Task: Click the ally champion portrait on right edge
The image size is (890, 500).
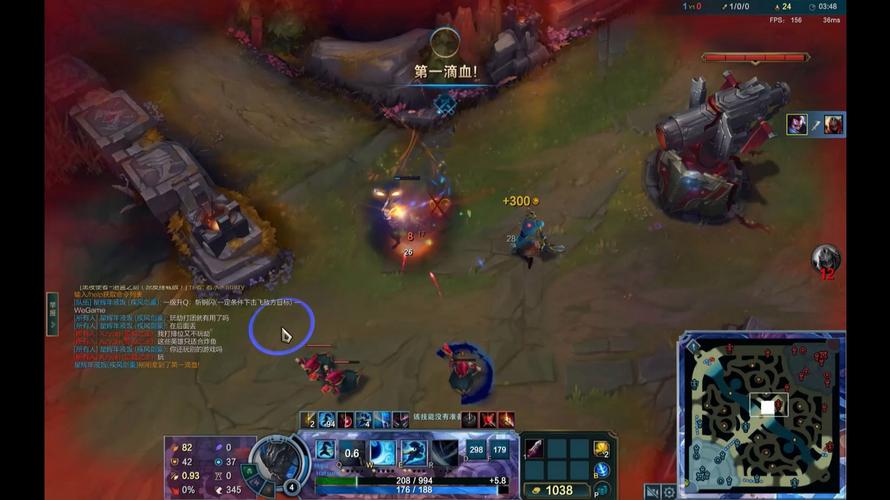Action: [x=796, y=124]
